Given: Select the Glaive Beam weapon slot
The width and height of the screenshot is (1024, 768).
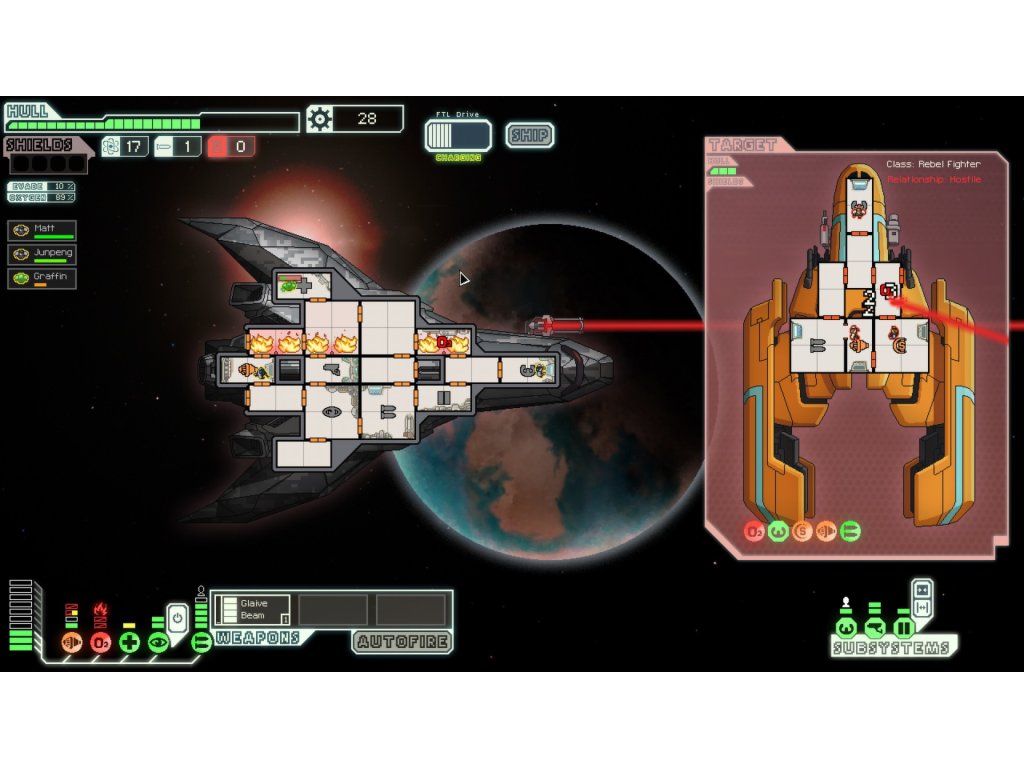Looking at the screenshot, I should (x=252, y=609).
